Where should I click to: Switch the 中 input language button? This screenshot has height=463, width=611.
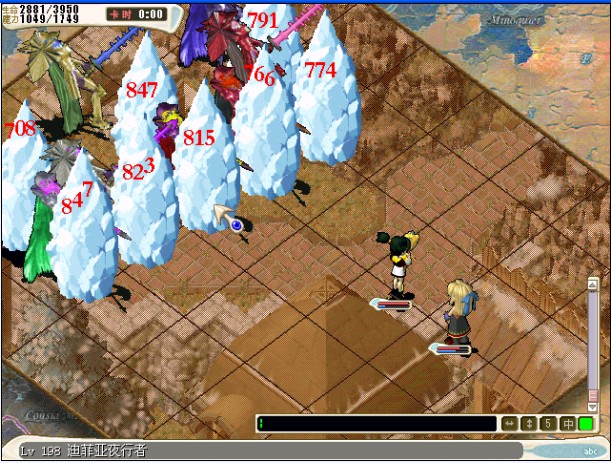[x=567, y=424]
